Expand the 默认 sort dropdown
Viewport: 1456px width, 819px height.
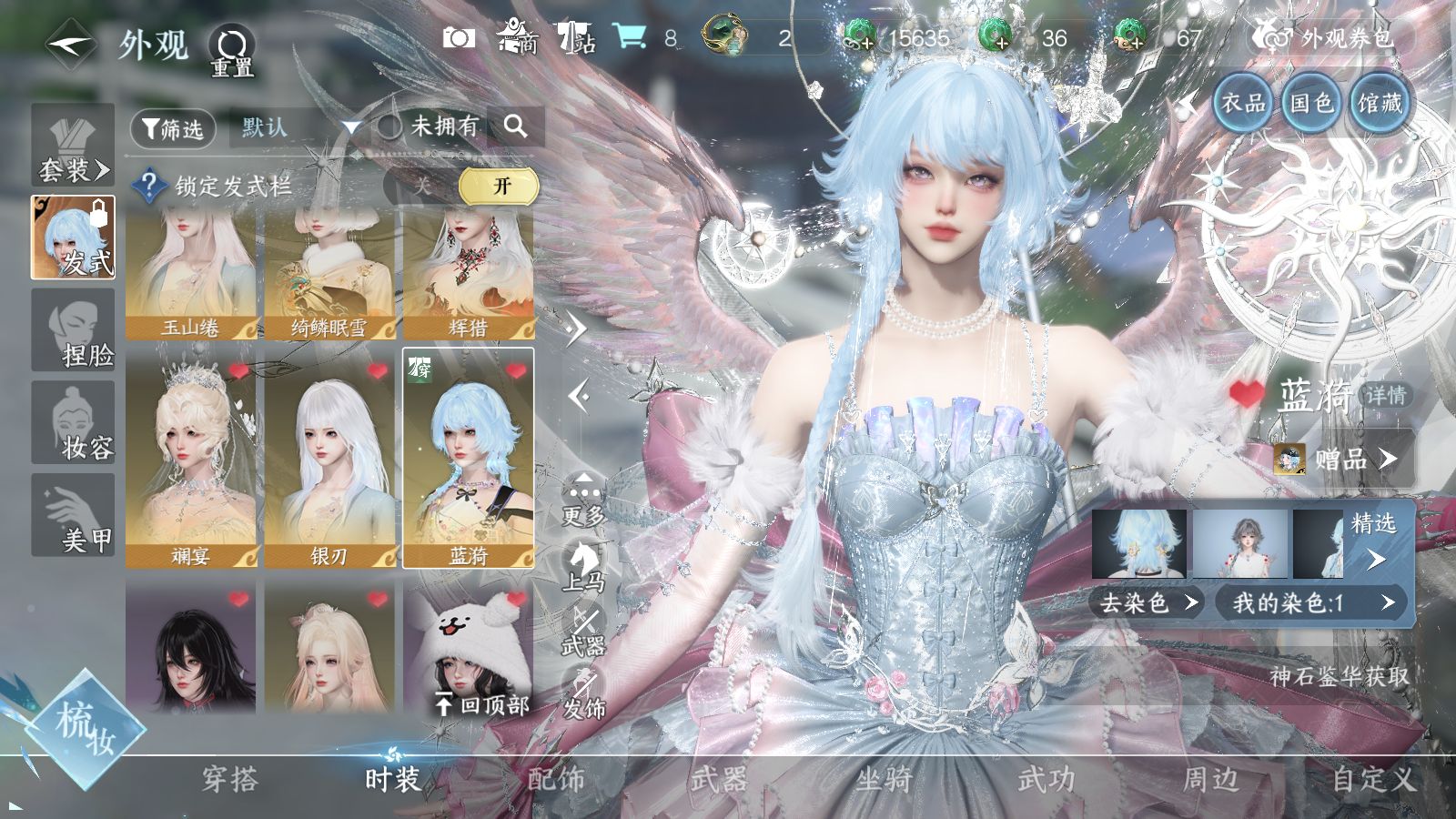tap(350, 128)
